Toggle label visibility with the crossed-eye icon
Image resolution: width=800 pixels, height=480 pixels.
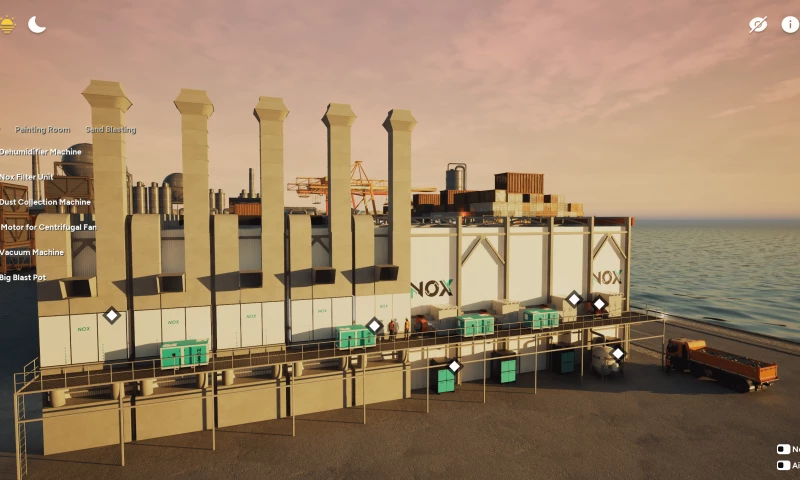[758, 25]
